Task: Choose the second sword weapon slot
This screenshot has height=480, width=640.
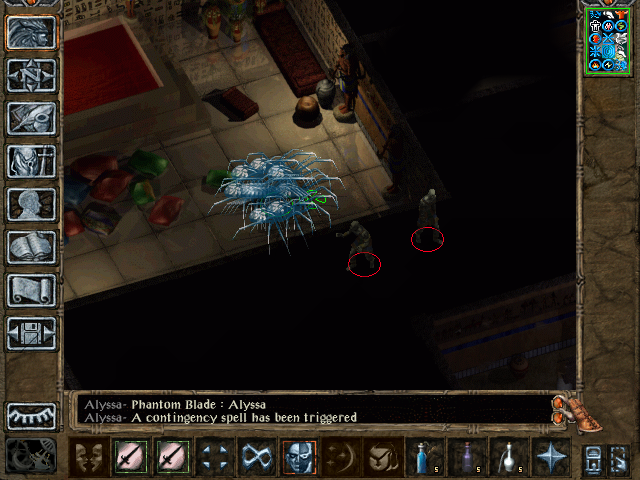Action: (x=172, y=457)
